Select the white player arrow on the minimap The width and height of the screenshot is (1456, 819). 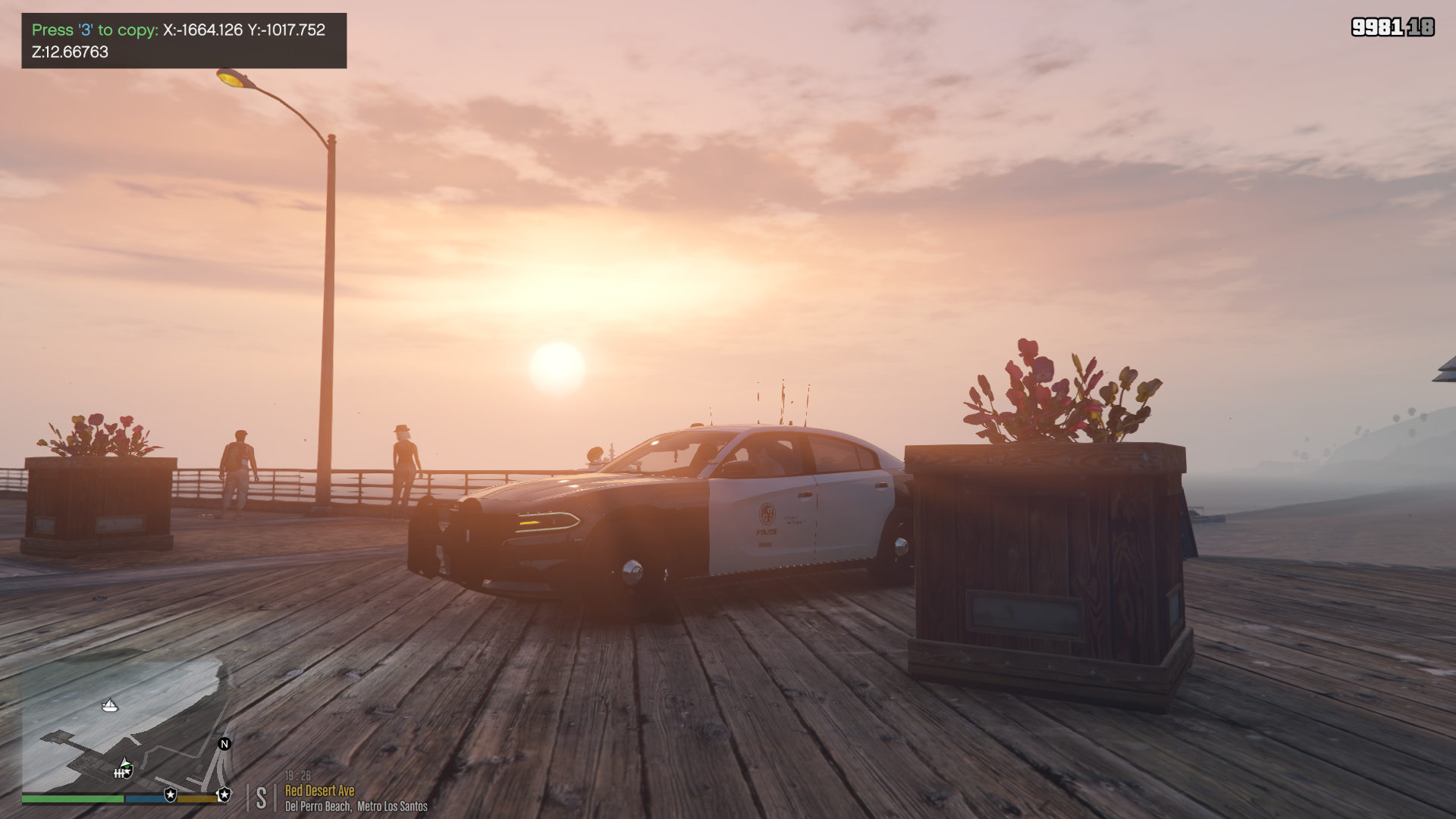pyautogui.click(x=125, y=763)
